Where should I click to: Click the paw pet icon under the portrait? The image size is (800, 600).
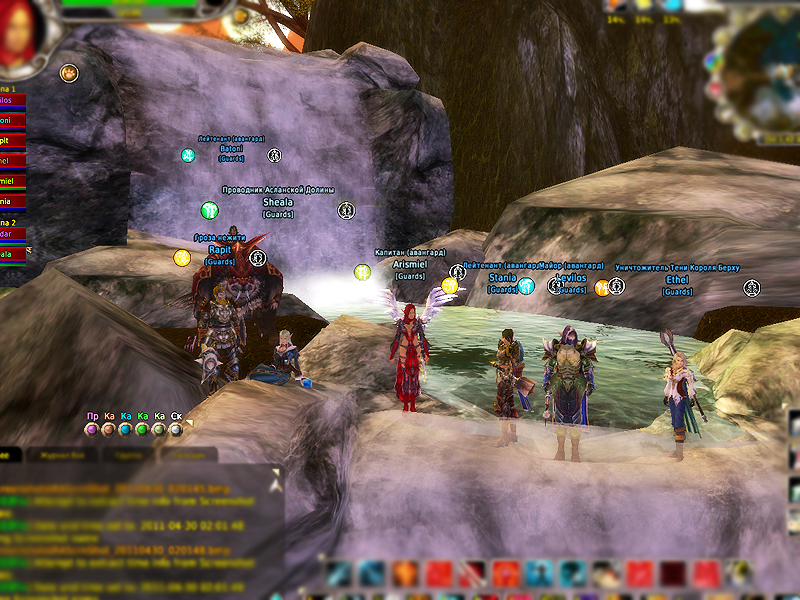[68, 72]
